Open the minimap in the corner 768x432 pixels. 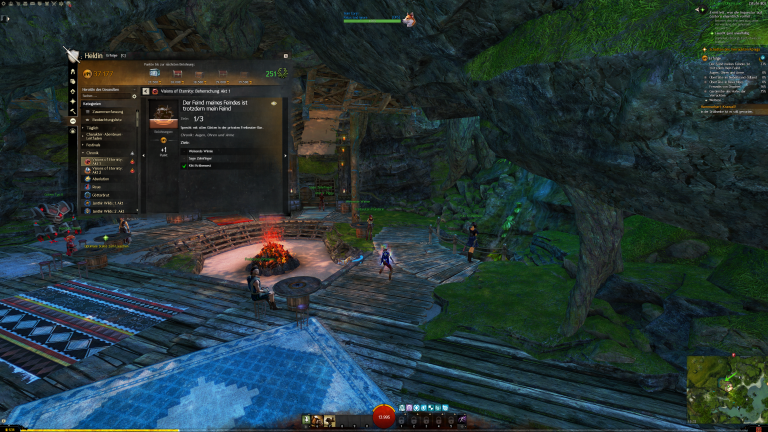click(x=726, y=390)
